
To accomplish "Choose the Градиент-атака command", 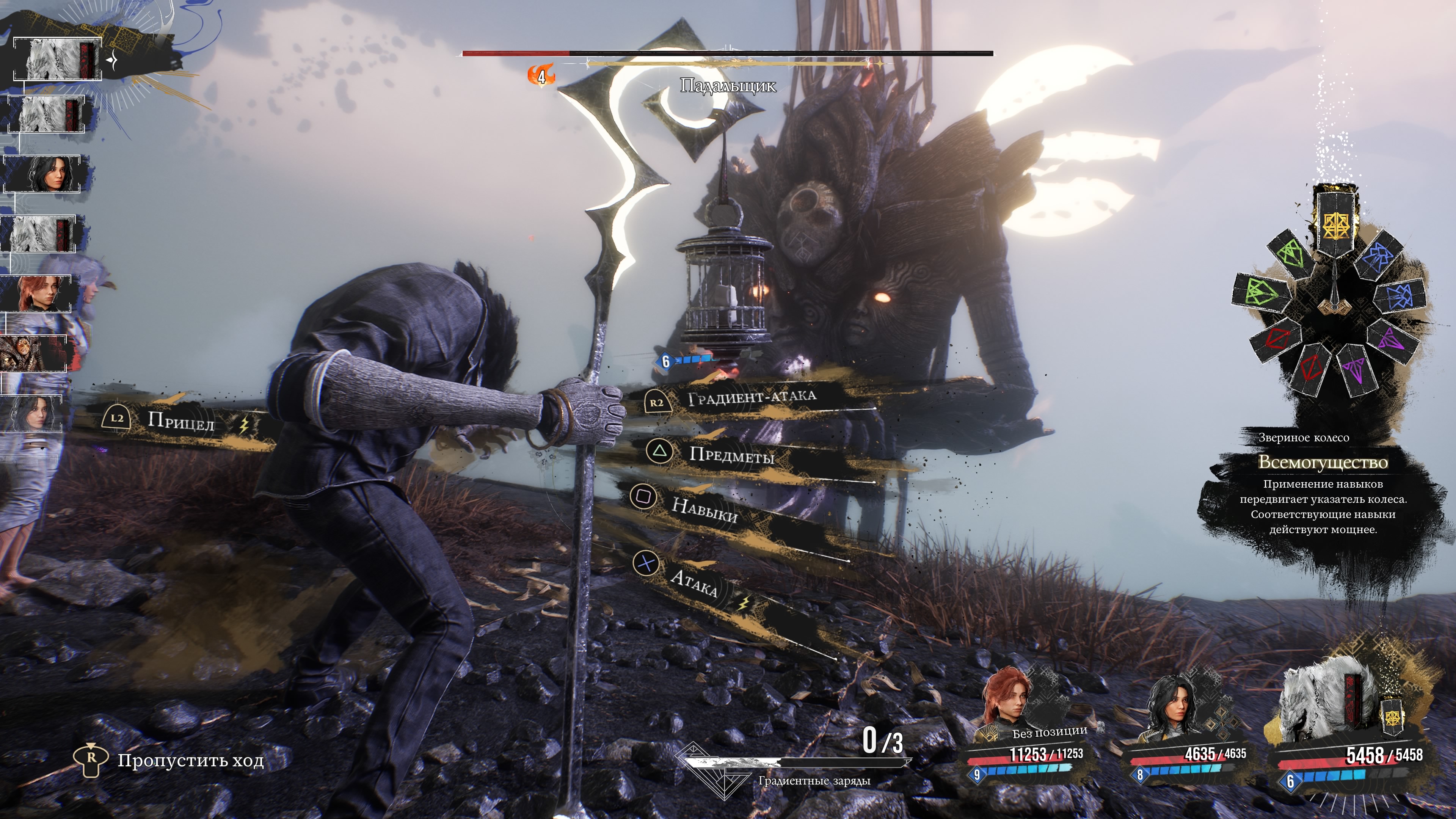I will point(751,398).
